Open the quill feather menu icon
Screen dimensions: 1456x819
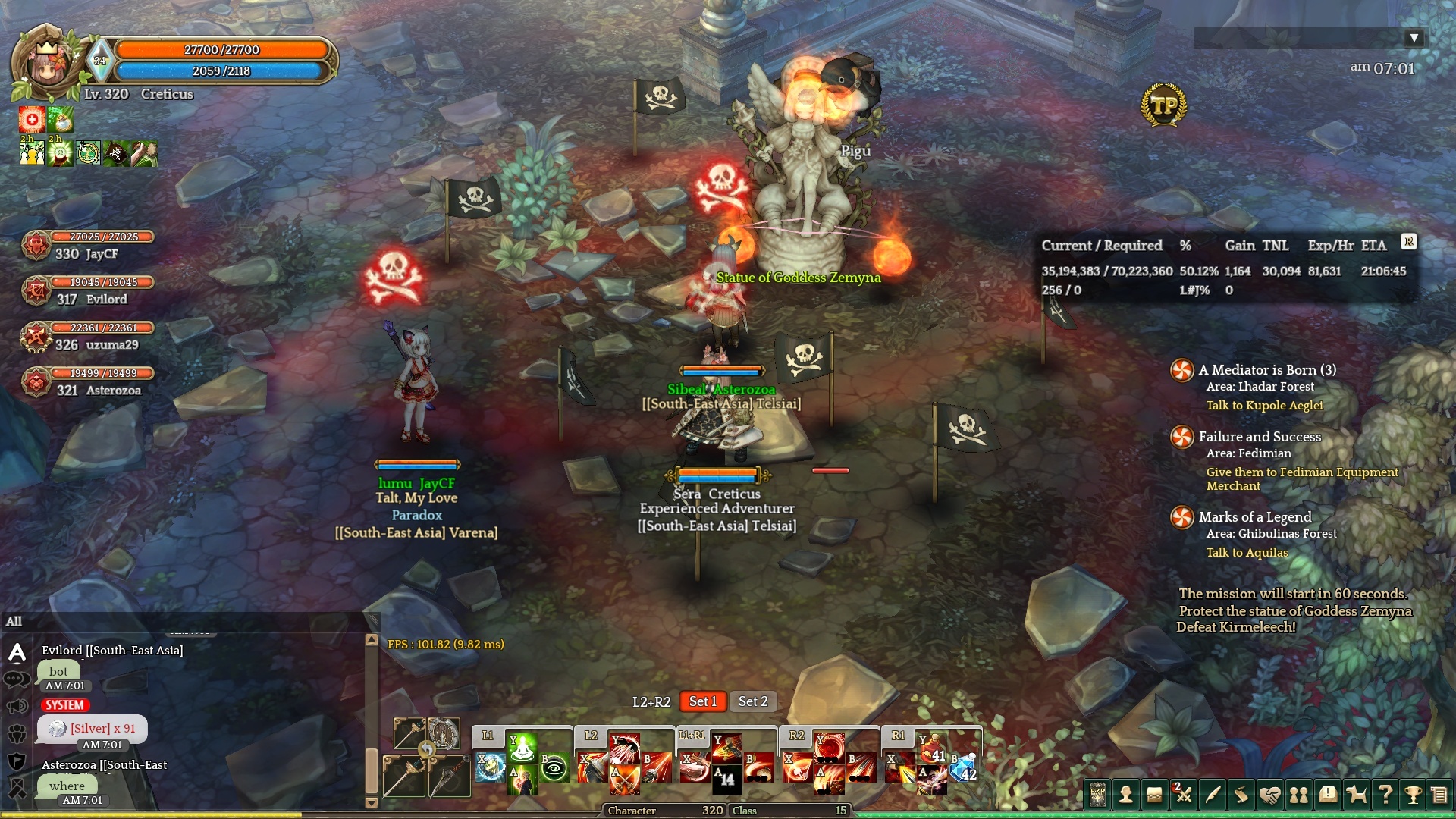click(1213, 795)
